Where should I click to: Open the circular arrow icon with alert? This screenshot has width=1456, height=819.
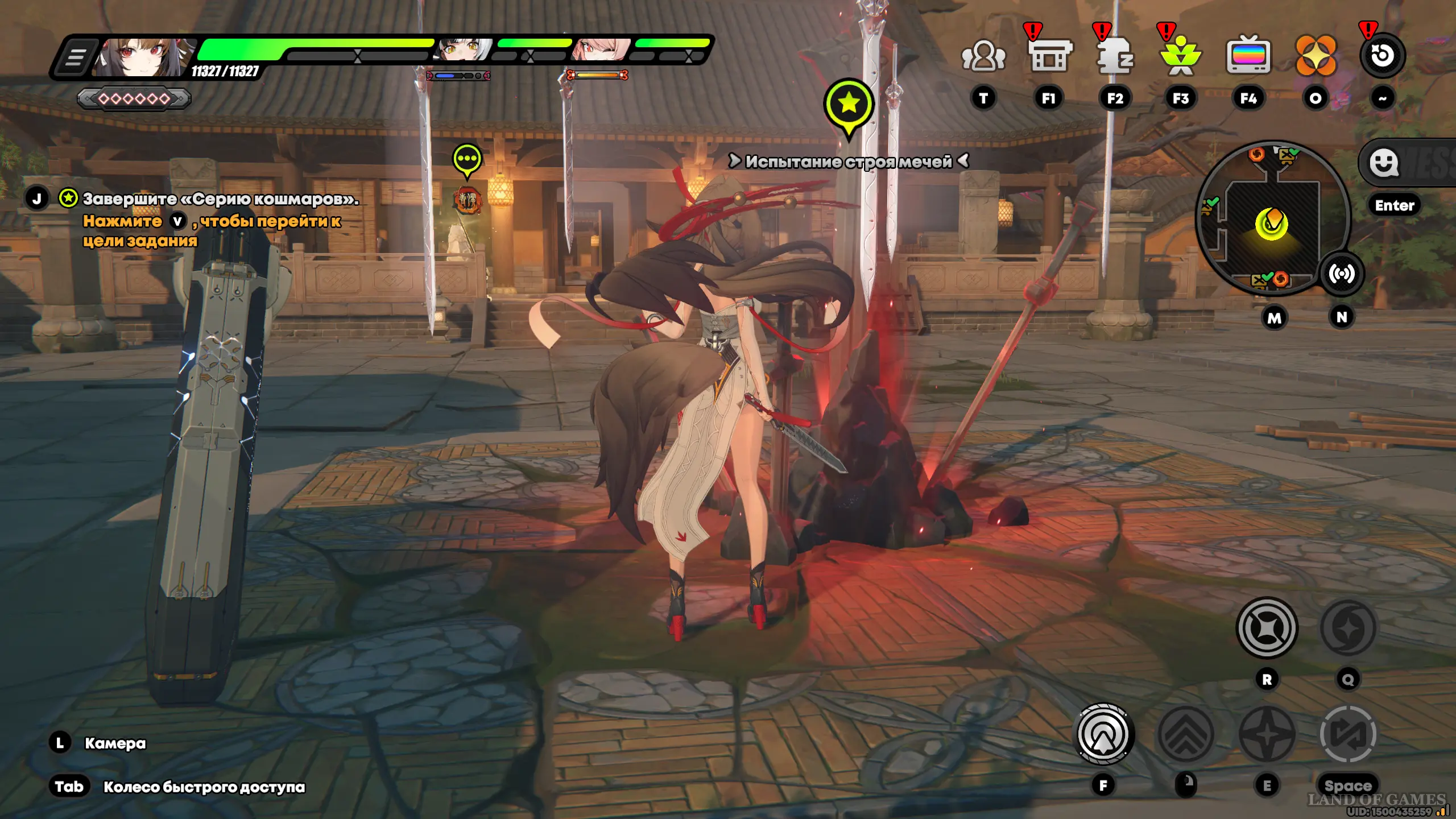(x=1382, y=56)
